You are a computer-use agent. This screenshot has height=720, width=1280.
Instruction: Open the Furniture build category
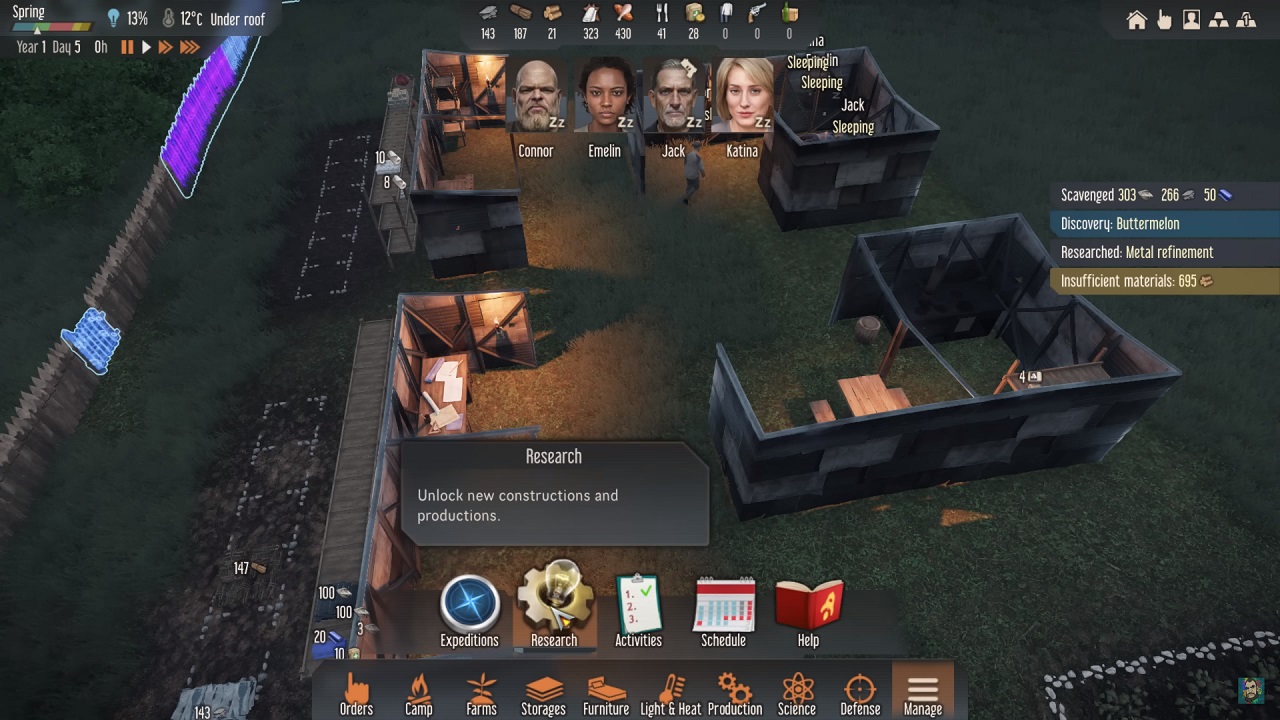606,693
